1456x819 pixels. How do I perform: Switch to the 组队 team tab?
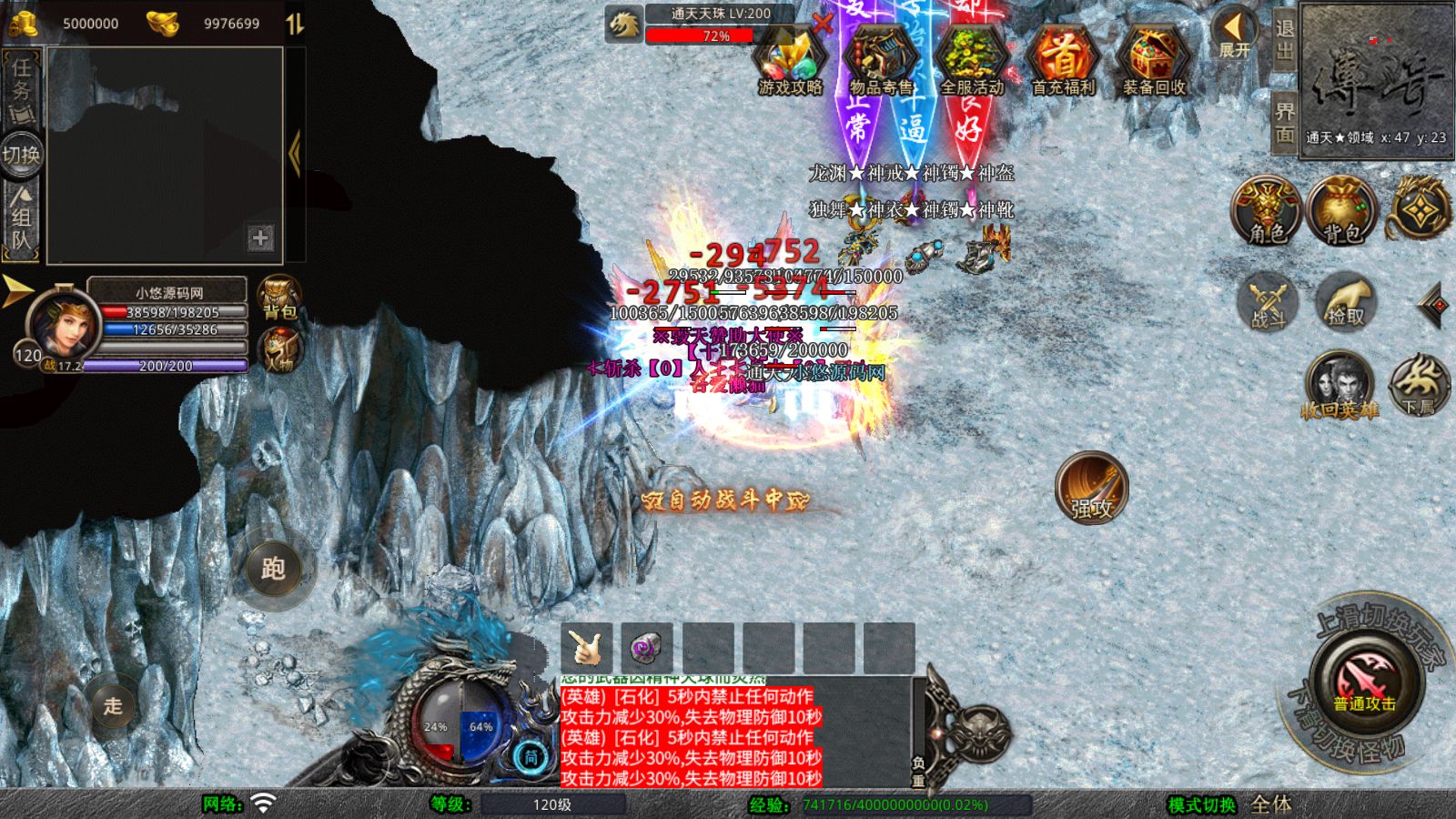click(22, 218)
